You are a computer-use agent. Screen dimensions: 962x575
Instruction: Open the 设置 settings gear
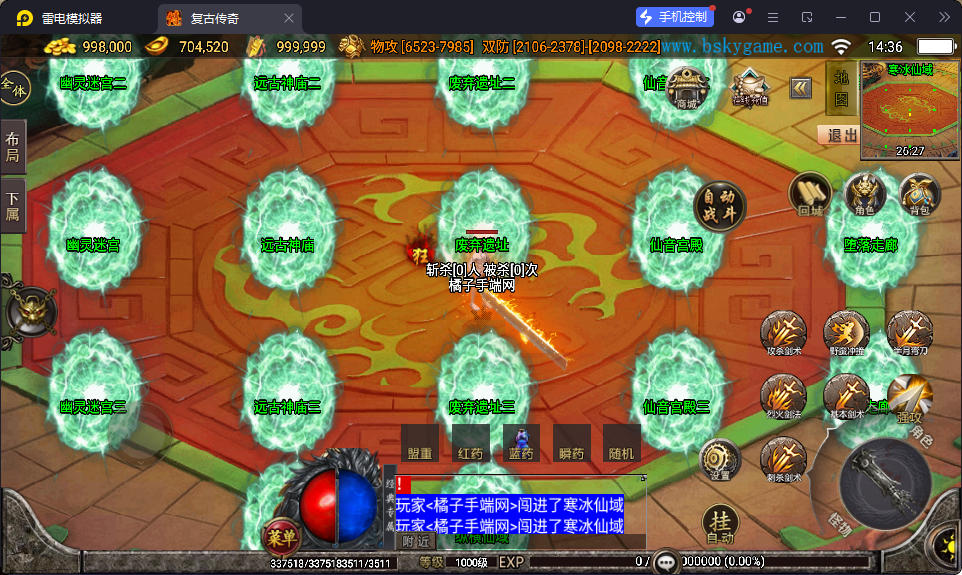click(720, 459)
